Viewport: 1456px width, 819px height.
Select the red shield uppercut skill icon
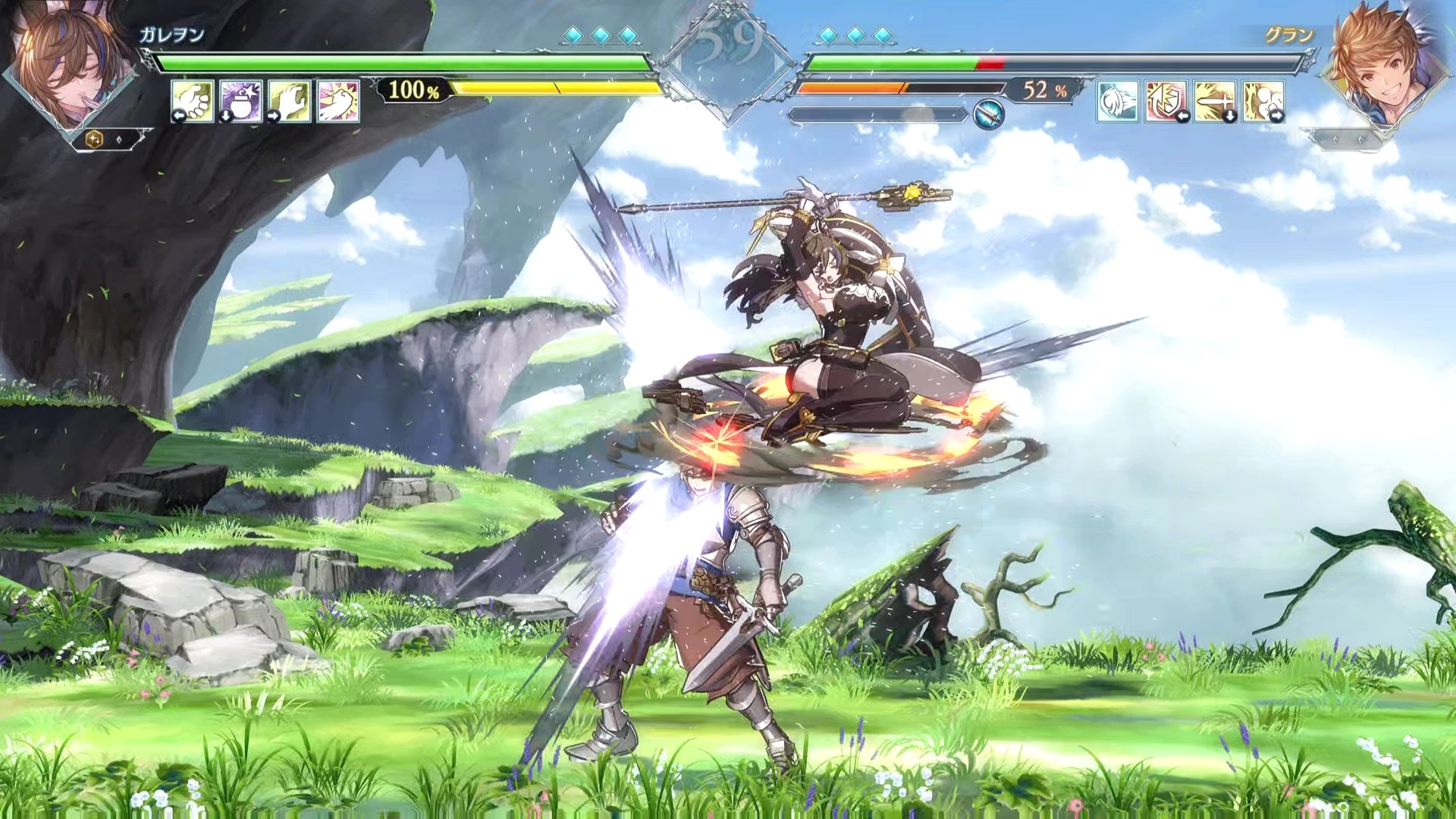[x=1166, y=101]
